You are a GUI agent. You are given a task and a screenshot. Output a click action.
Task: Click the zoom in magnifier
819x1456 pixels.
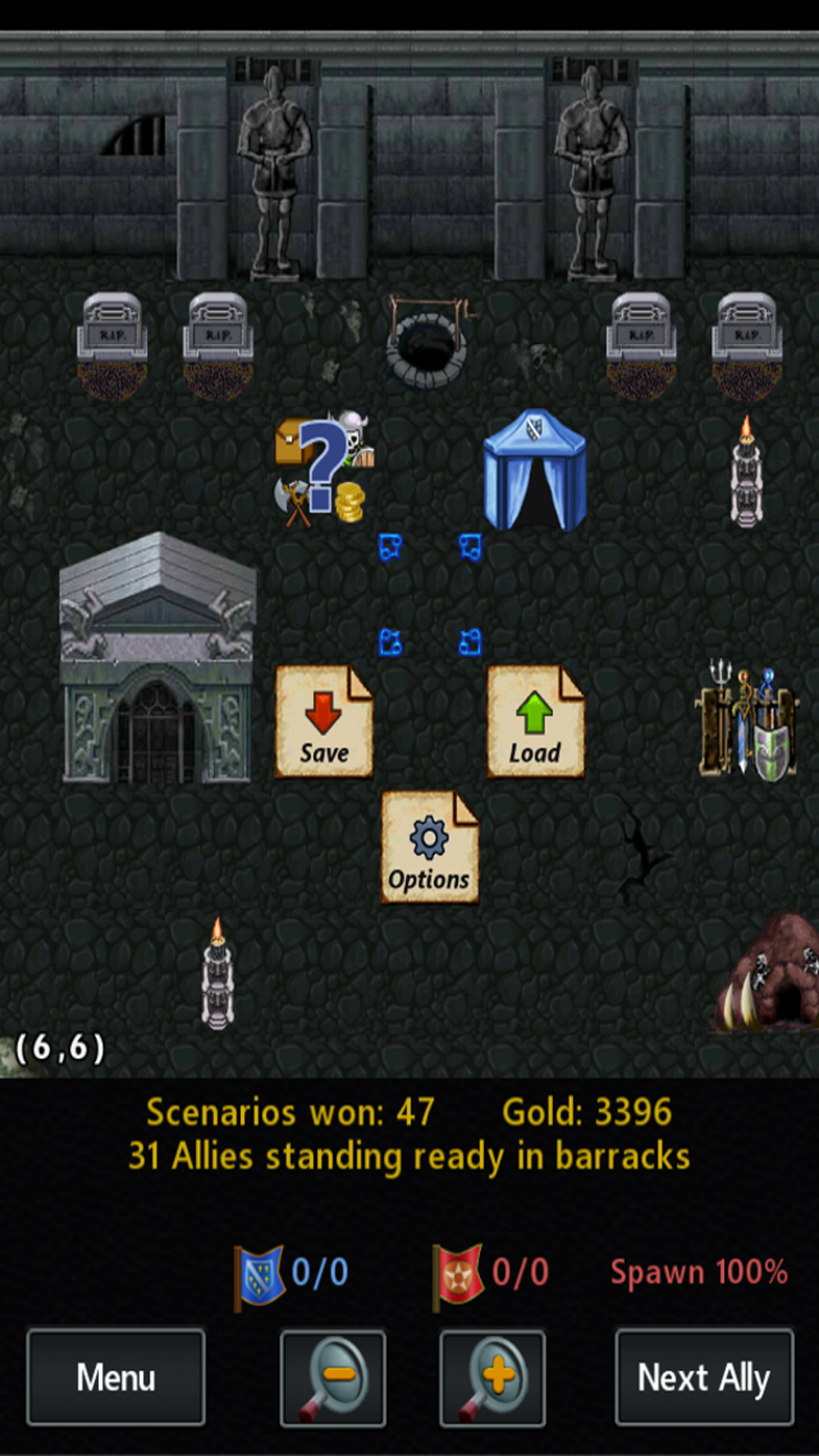coord(492,1377)
